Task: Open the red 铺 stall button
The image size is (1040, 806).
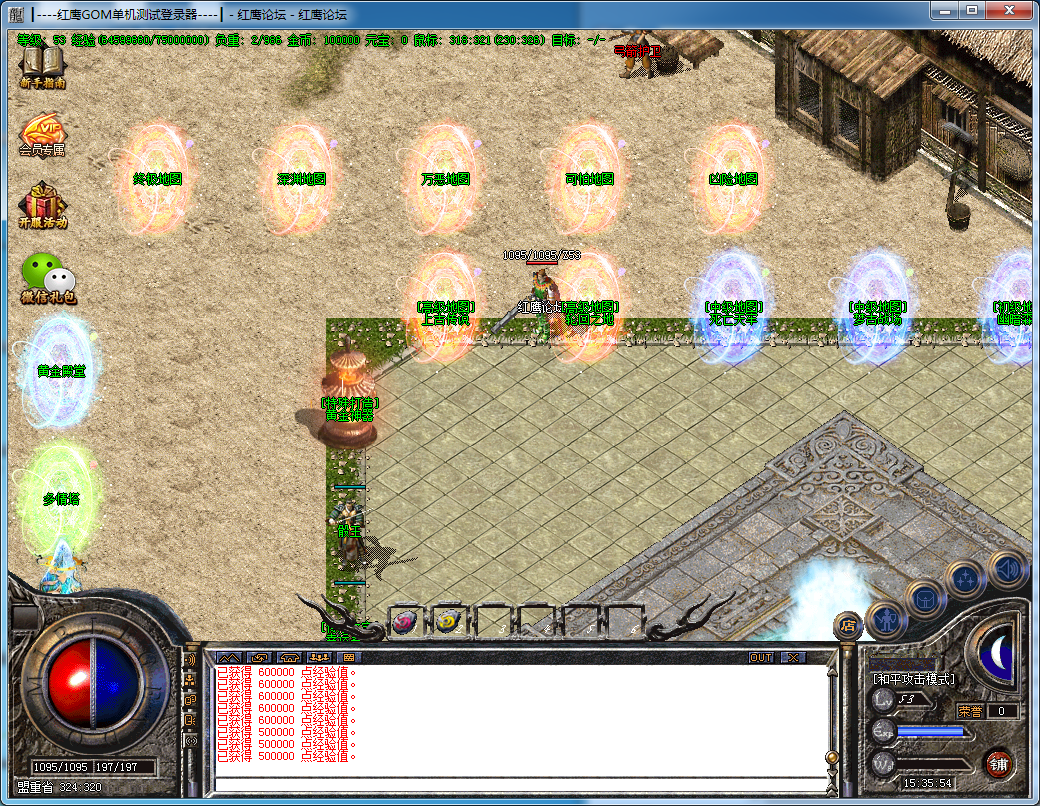Action: tap(998, 764)
